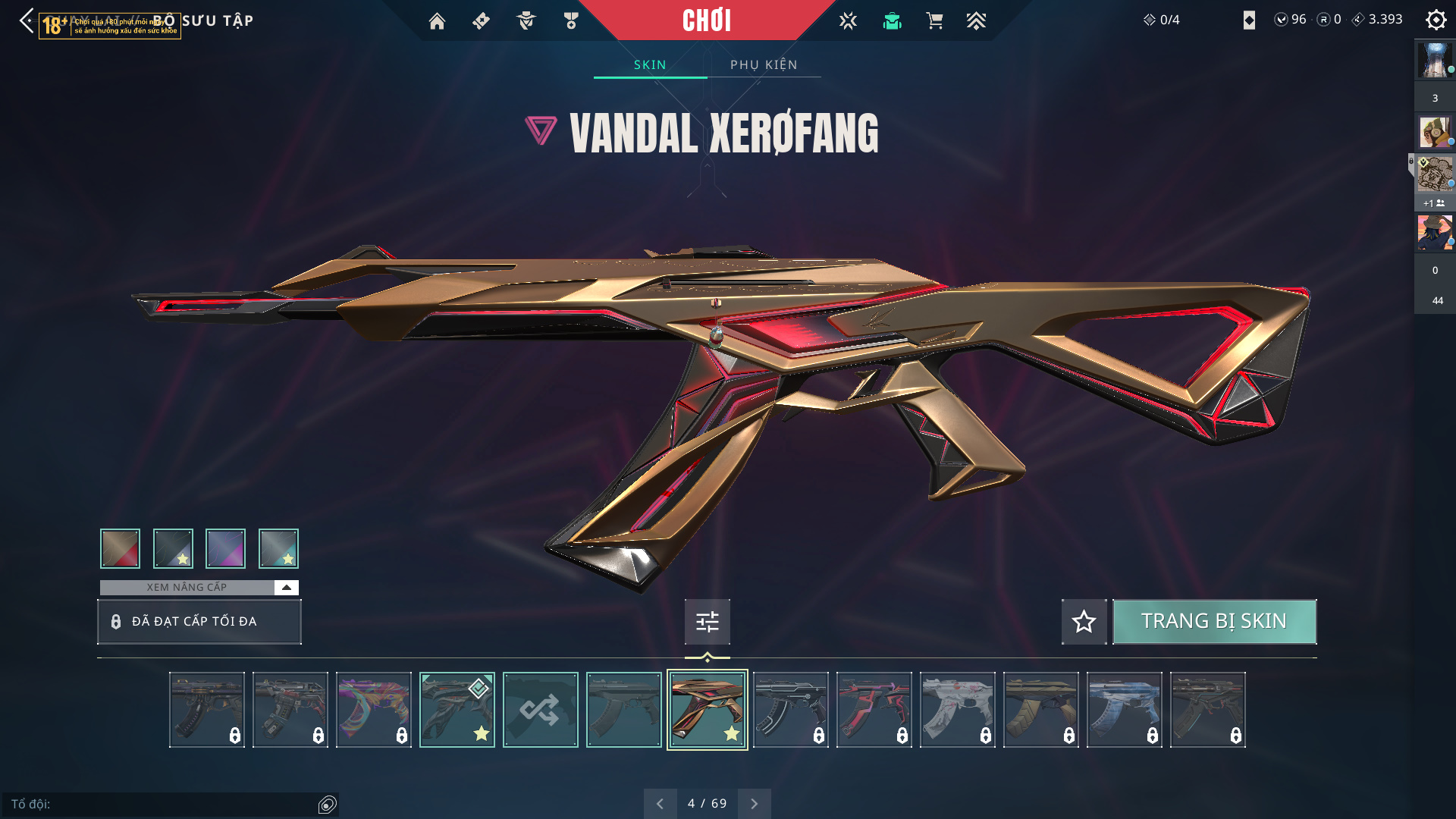Select the random shuffle skin tile
1456x819 pixels.
pos(540,710)
